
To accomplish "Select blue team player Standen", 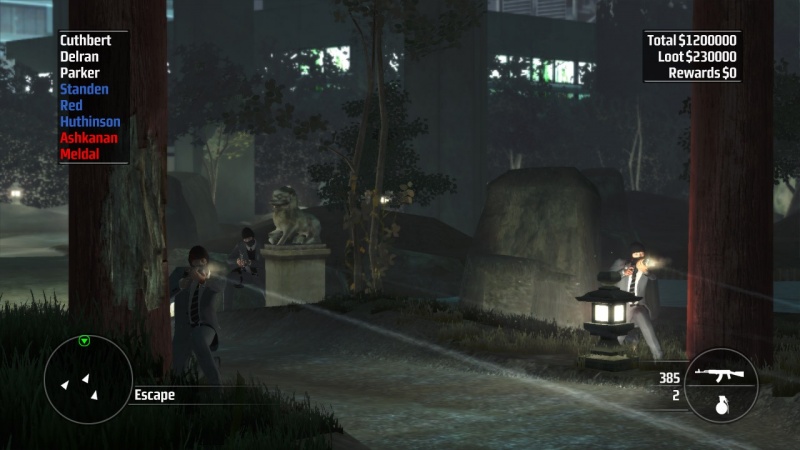I will click(x=84, y=89).
